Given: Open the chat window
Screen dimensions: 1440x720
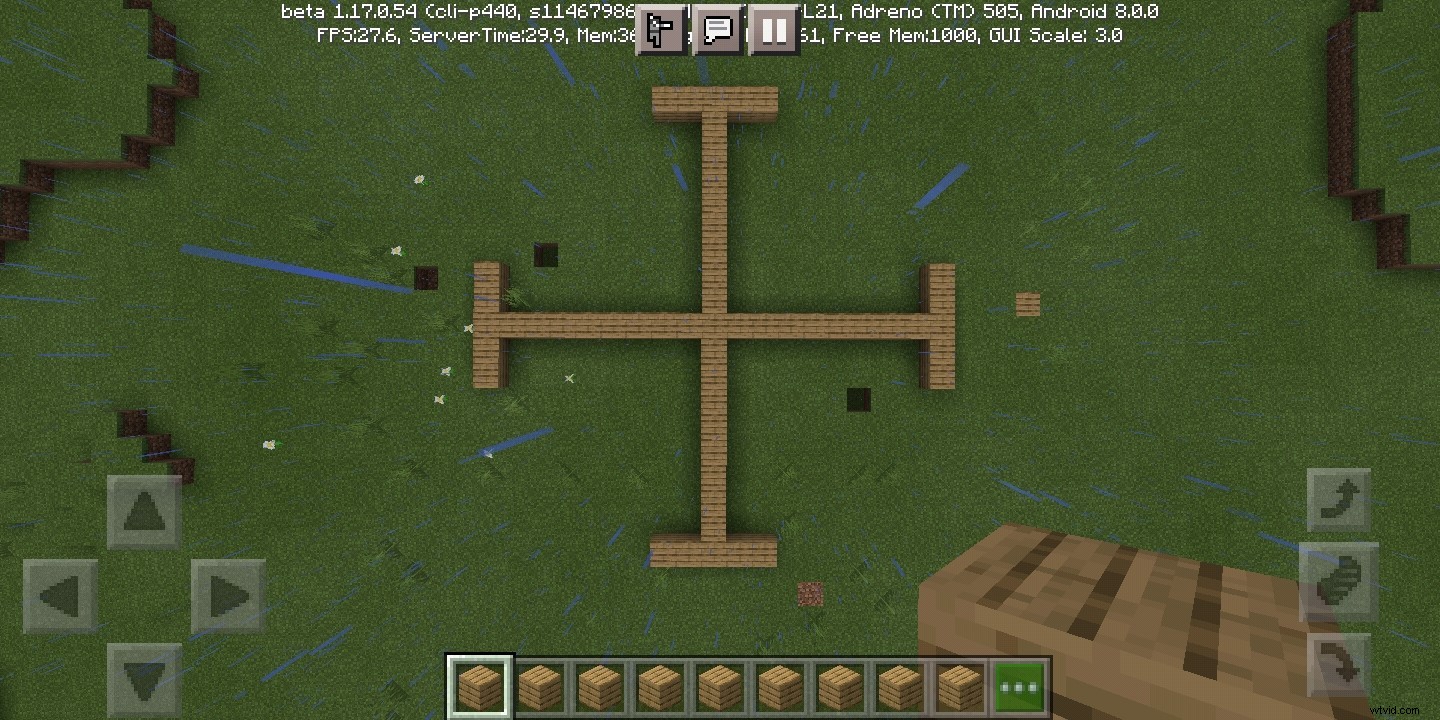Looking at the screenshot, I should click(717, 29).
